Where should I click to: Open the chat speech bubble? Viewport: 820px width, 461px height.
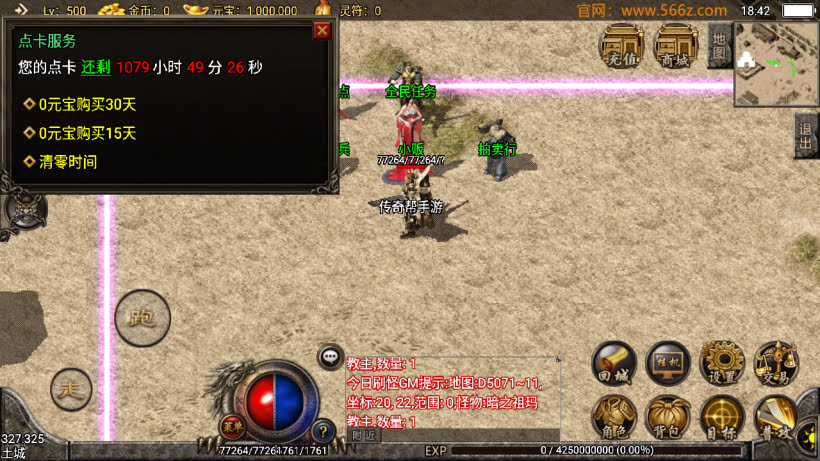click(331, 356)
